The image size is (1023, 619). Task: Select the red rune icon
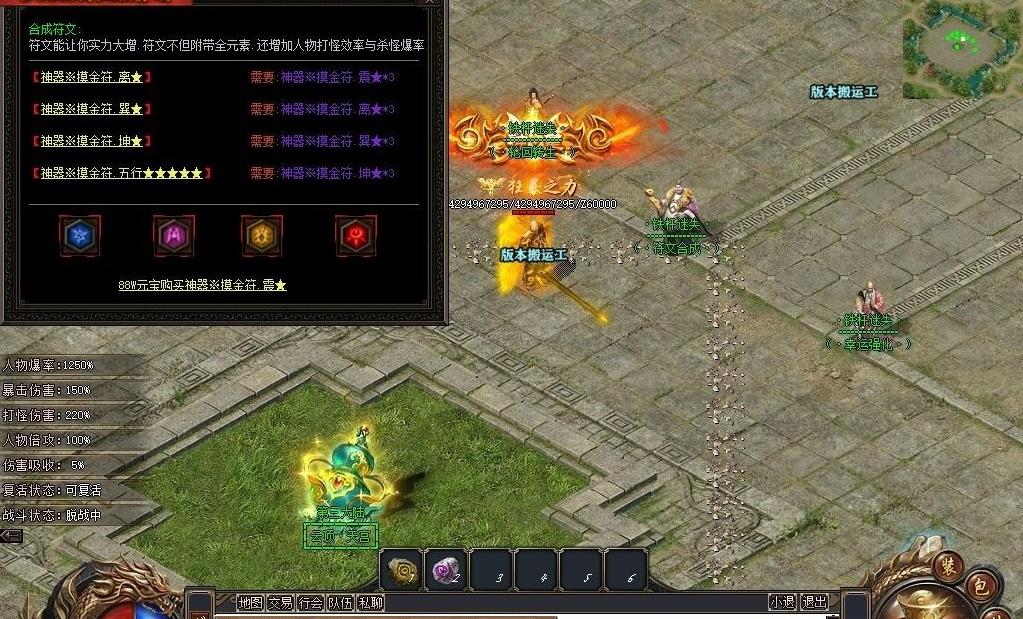tap(355, 235)
